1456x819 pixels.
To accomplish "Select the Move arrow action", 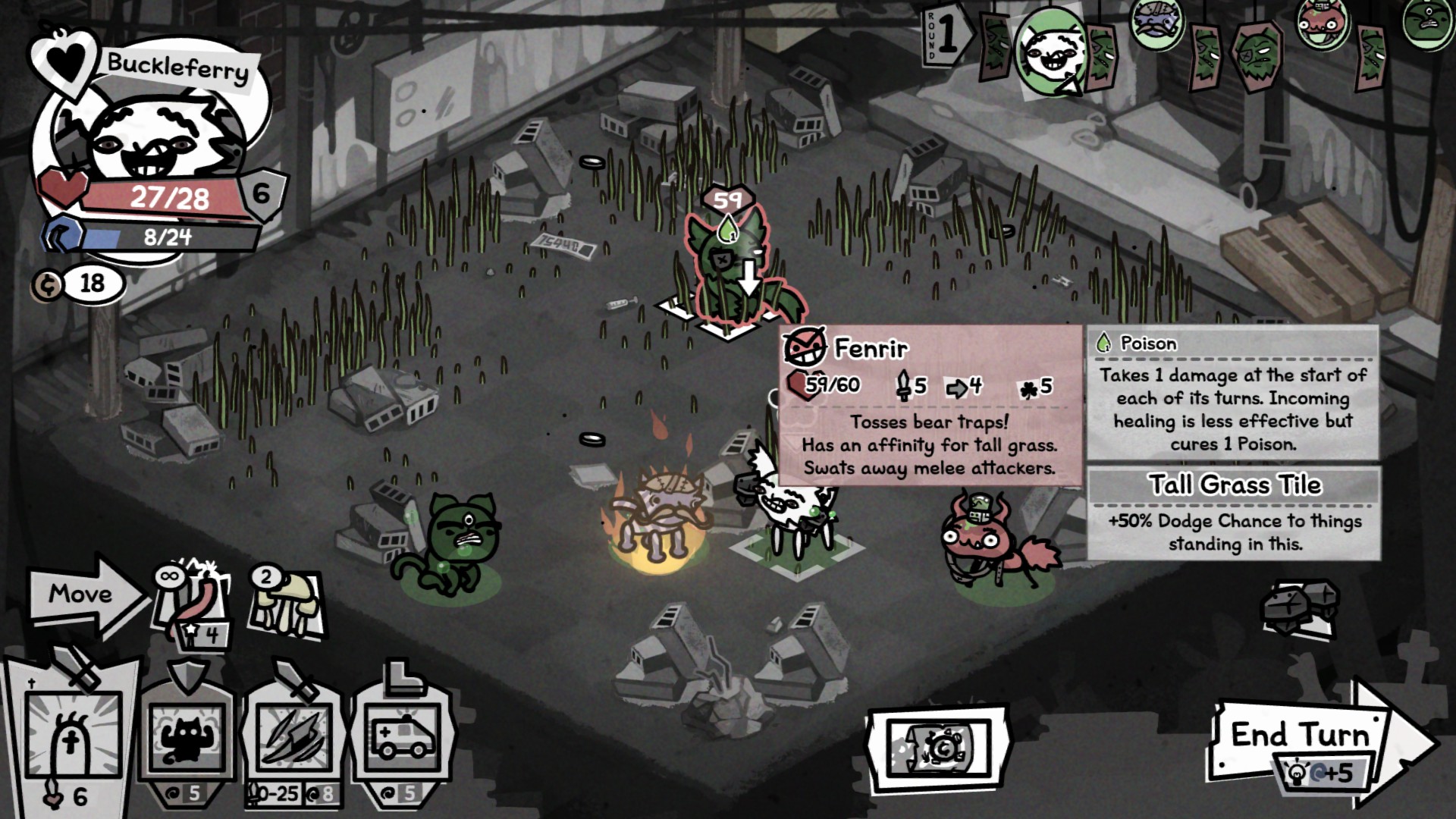I will click(83, 594).
